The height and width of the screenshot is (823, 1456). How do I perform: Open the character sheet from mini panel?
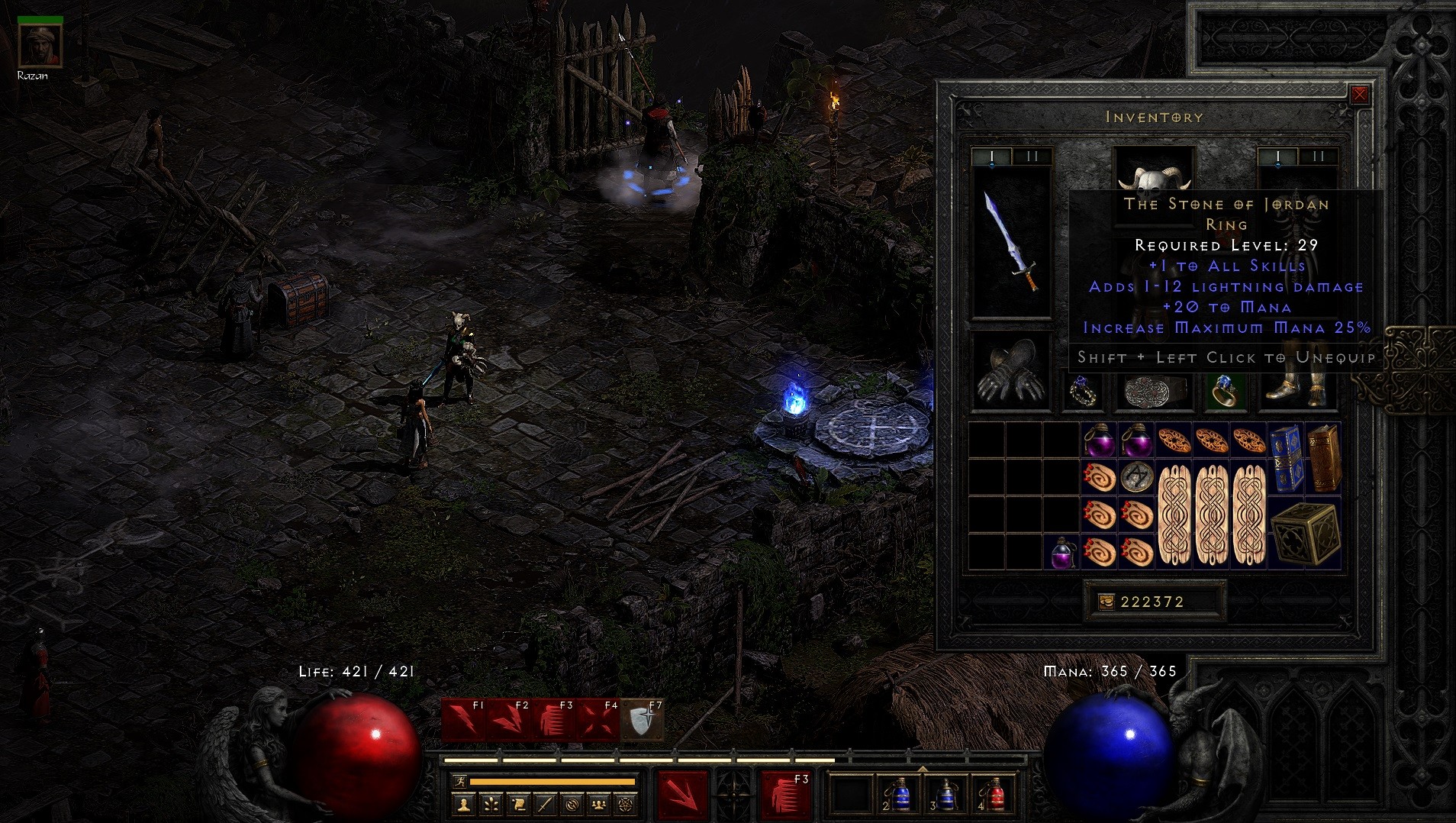pos(463,804)
